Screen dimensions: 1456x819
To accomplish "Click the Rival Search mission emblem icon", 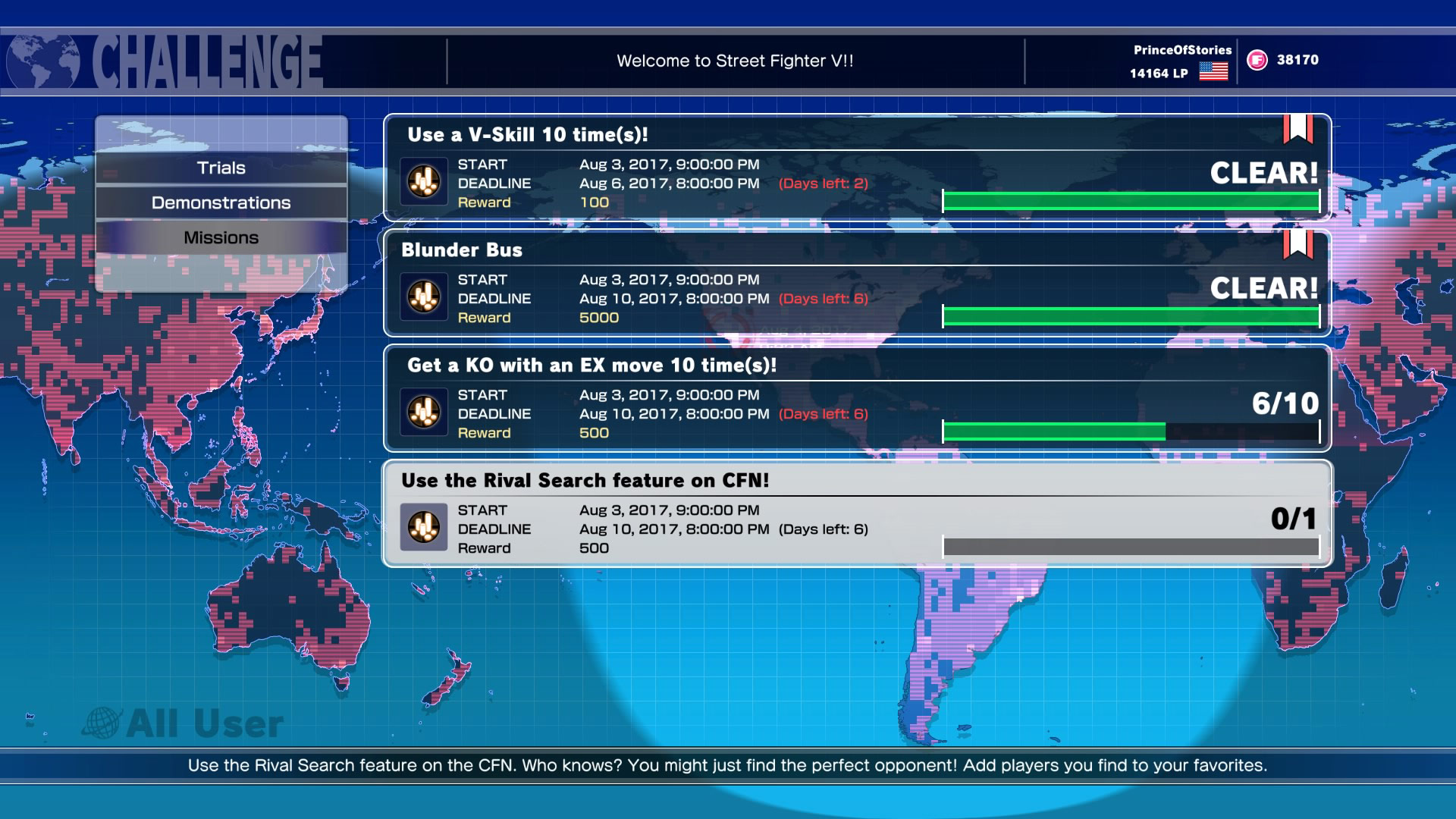I will click(422, 527).
